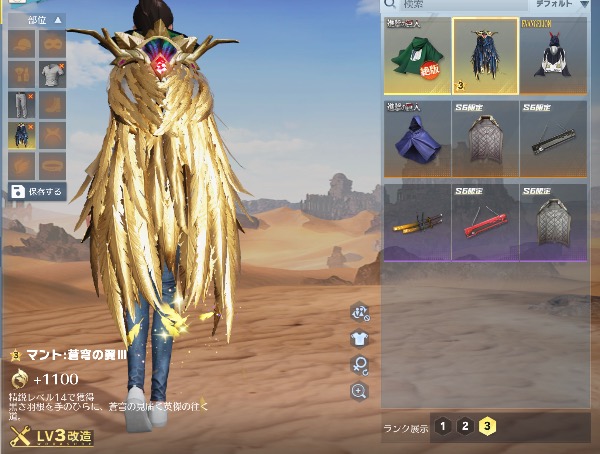This screenshot has height=454, width=600.
Task: Choose the dark blue hooded cloak
Action: pyautogui.click(x=416, y=137)
